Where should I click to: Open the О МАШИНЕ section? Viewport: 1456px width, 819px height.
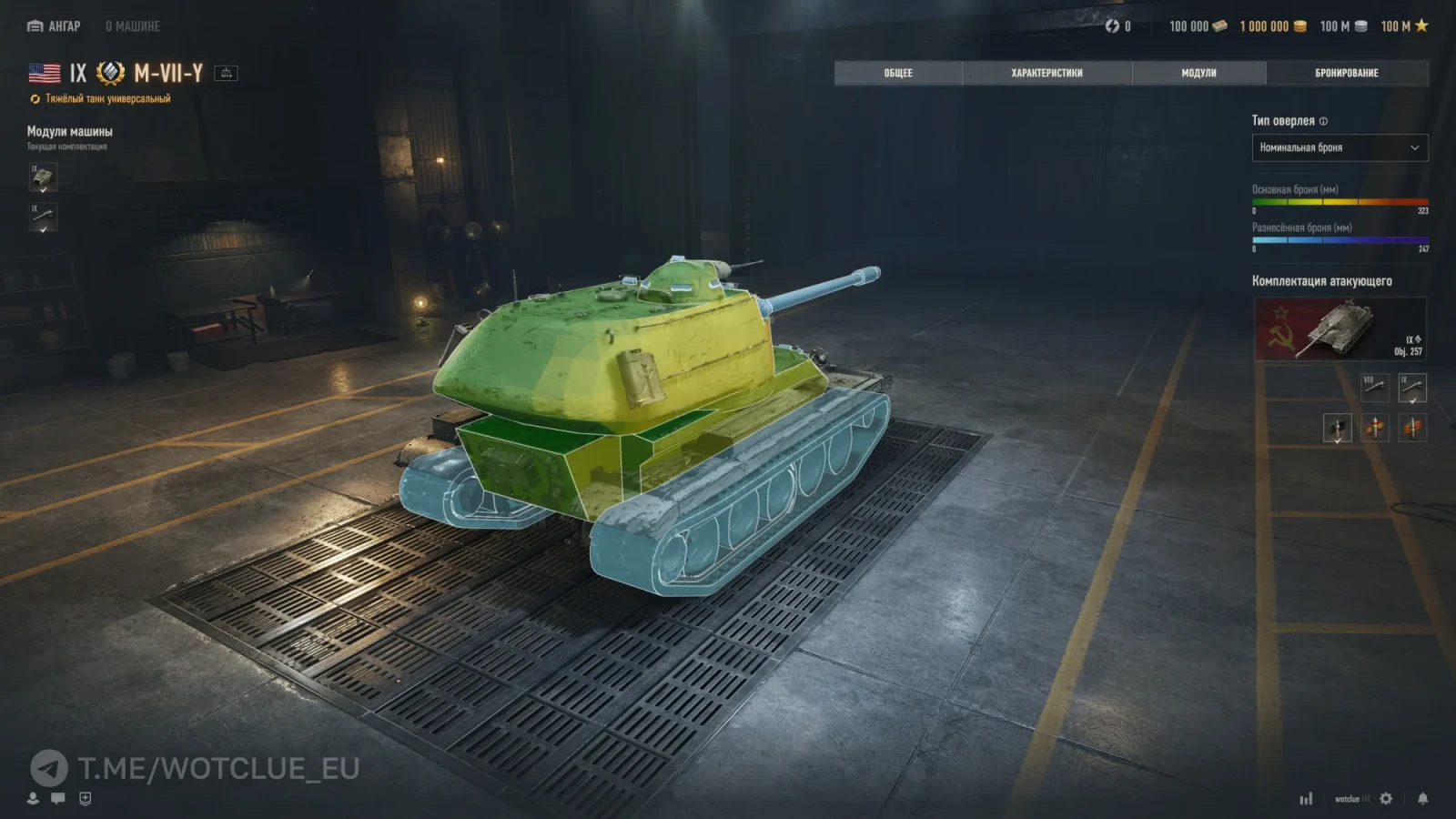pyautogui.click(x=133, y=26)
